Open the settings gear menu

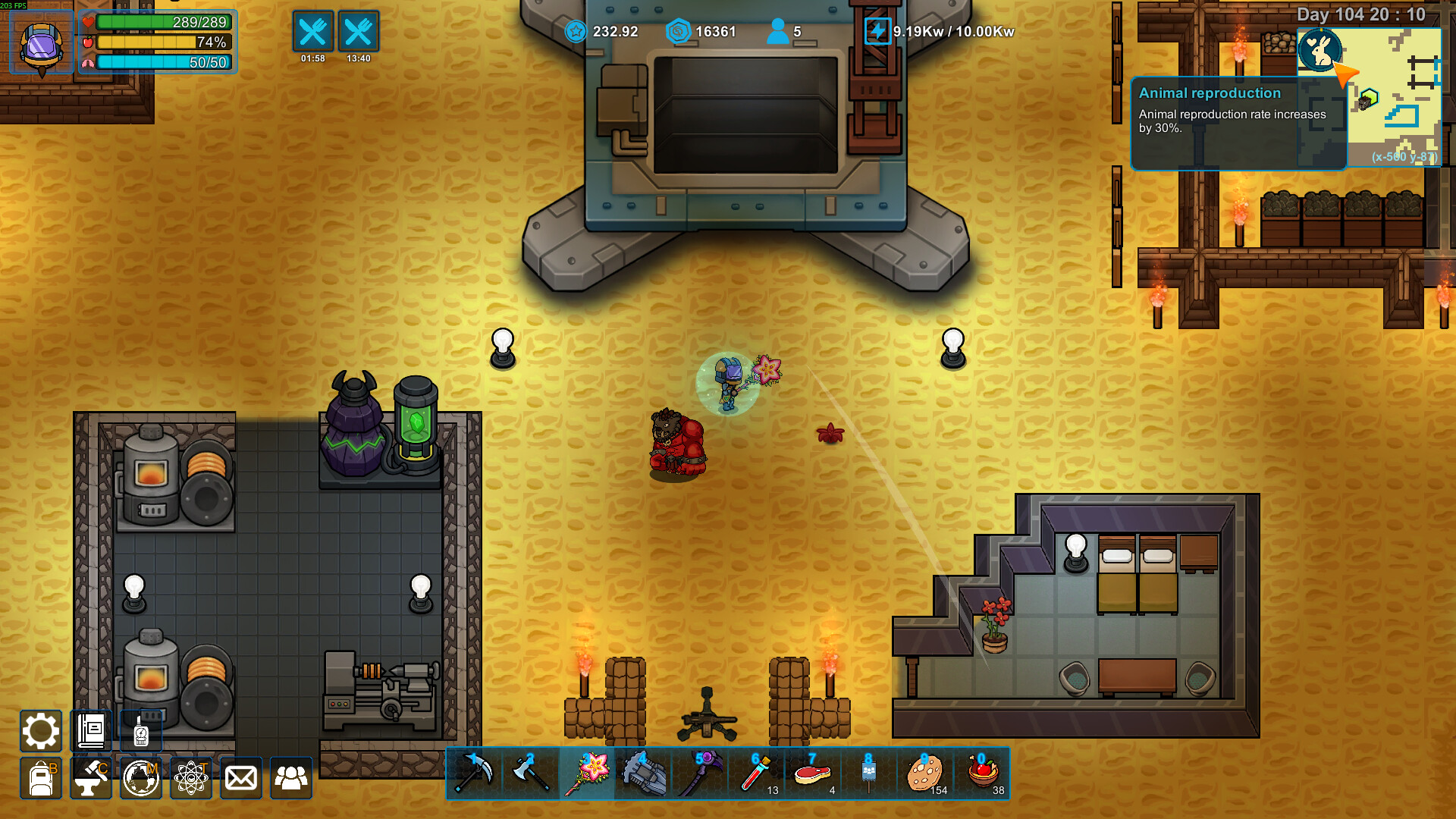click(41, 731)
